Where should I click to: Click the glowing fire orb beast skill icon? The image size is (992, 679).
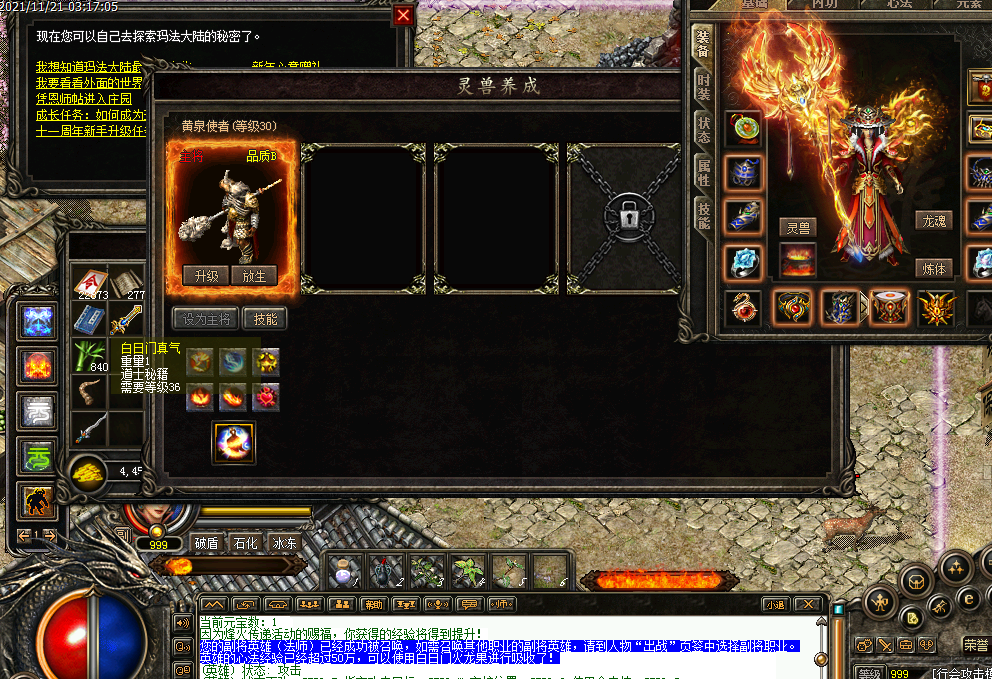234,442
